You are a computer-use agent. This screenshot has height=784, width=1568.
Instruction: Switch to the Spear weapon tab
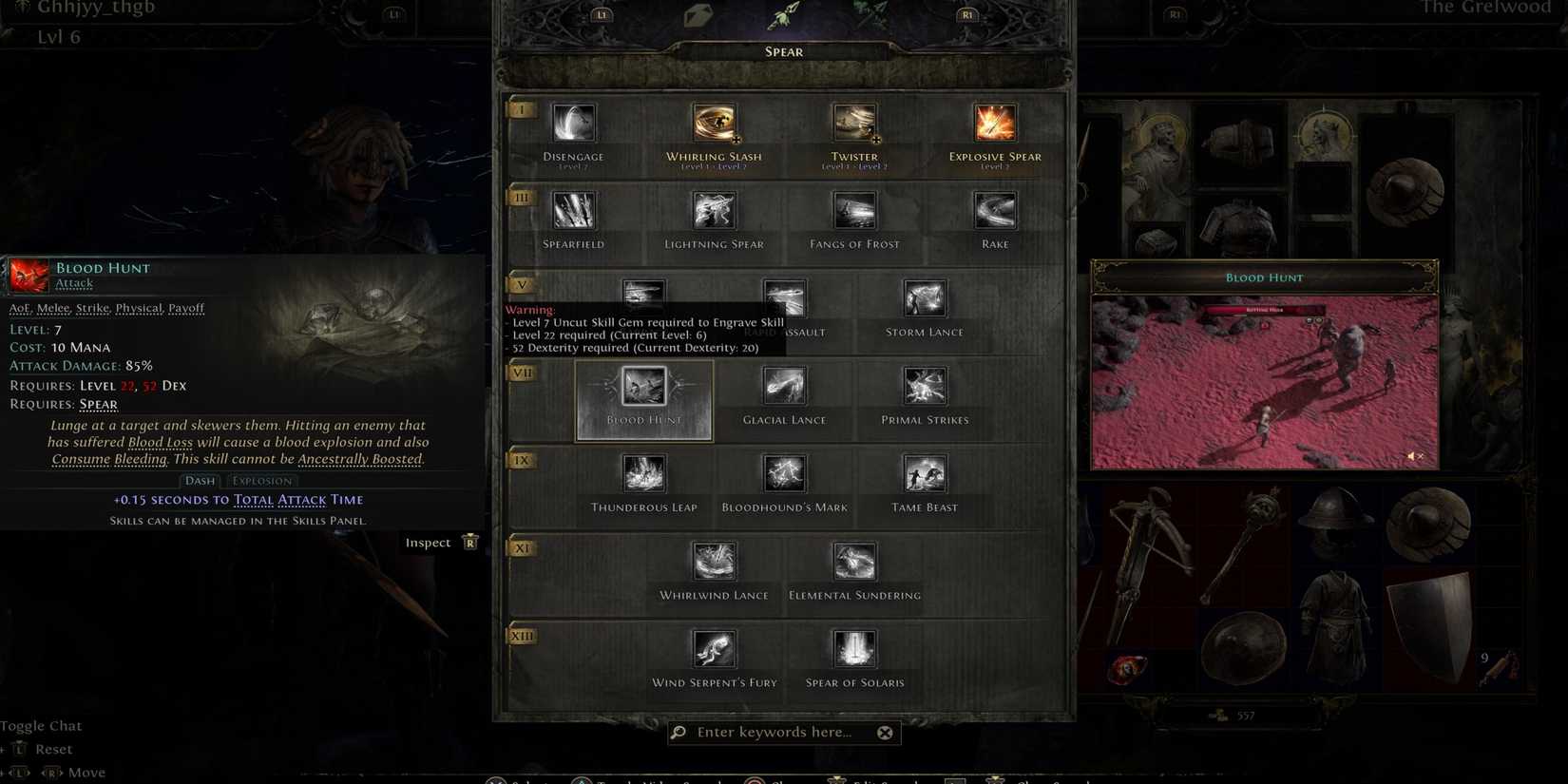[x=784, y=51]
